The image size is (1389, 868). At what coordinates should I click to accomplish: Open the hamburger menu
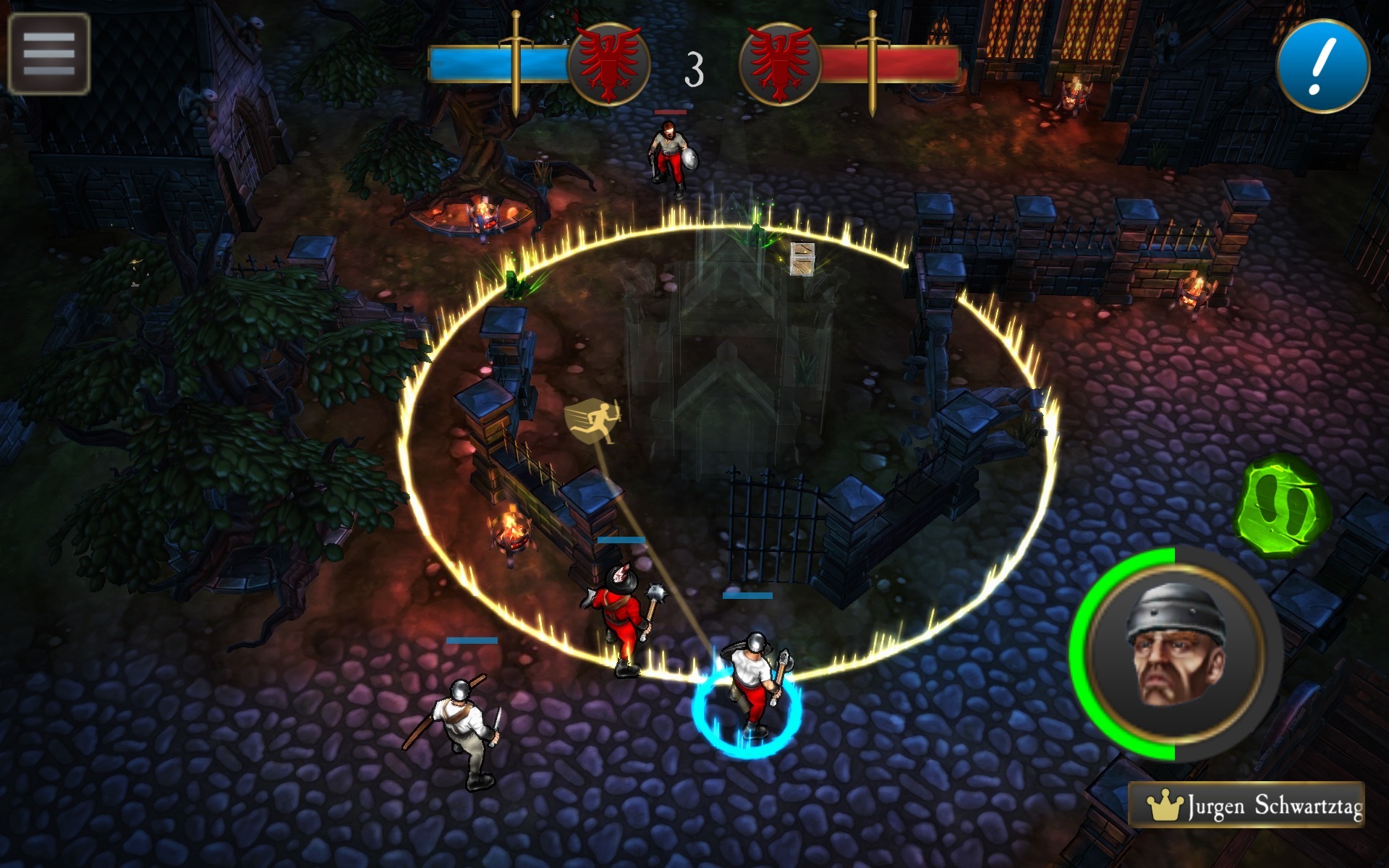[x=48, y=54]
